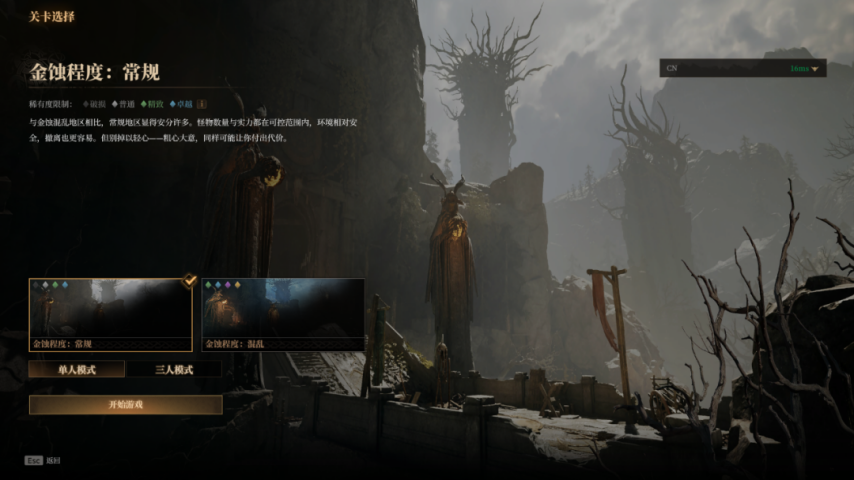Image resolution: width=854 pixels, height=480 pixels.
Task: Choose the 金蚀程度：混乱 level card
Action: point(283,314)
